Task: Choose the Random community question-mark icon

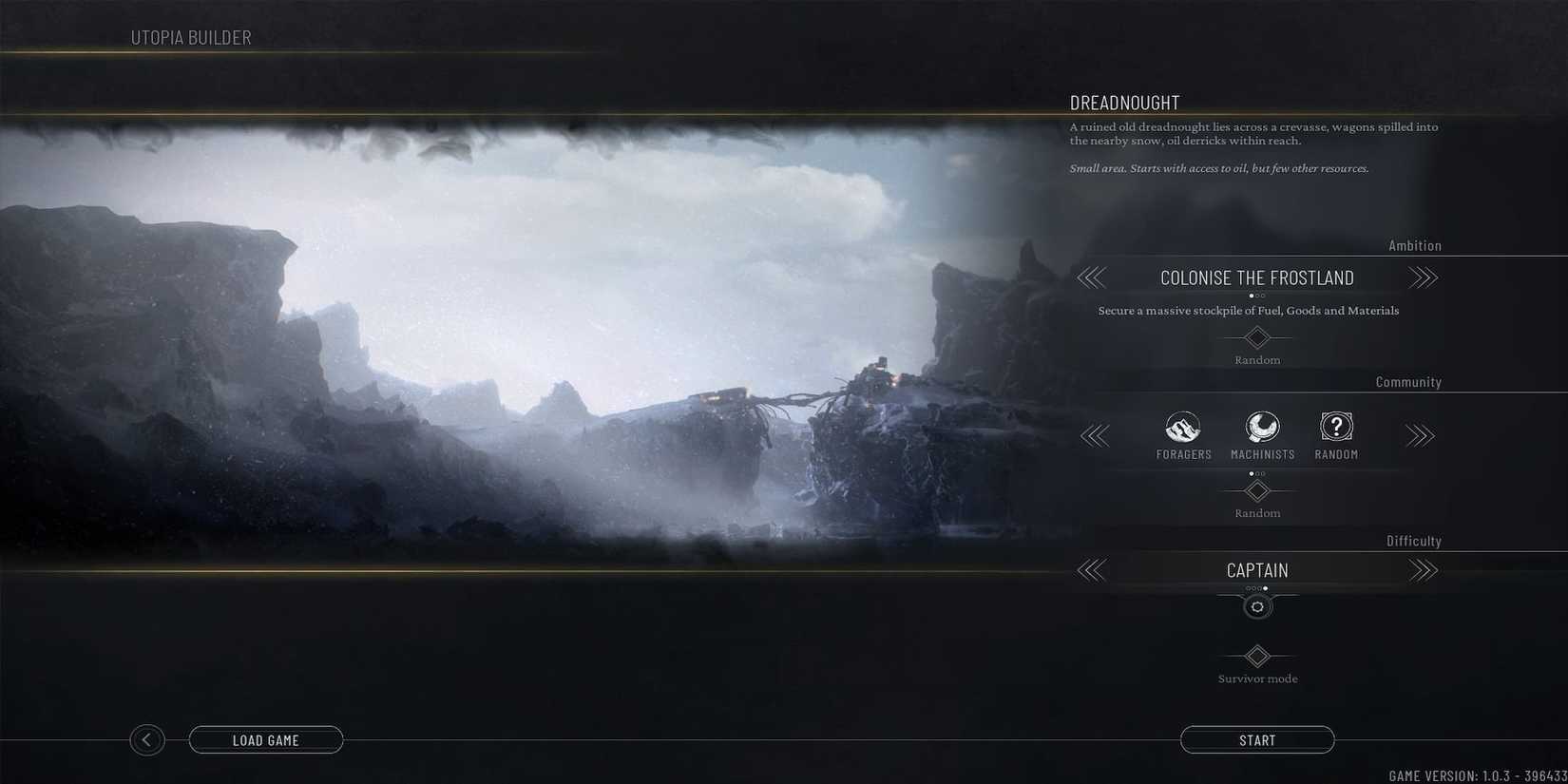Action: click(x=1336, y=428)
